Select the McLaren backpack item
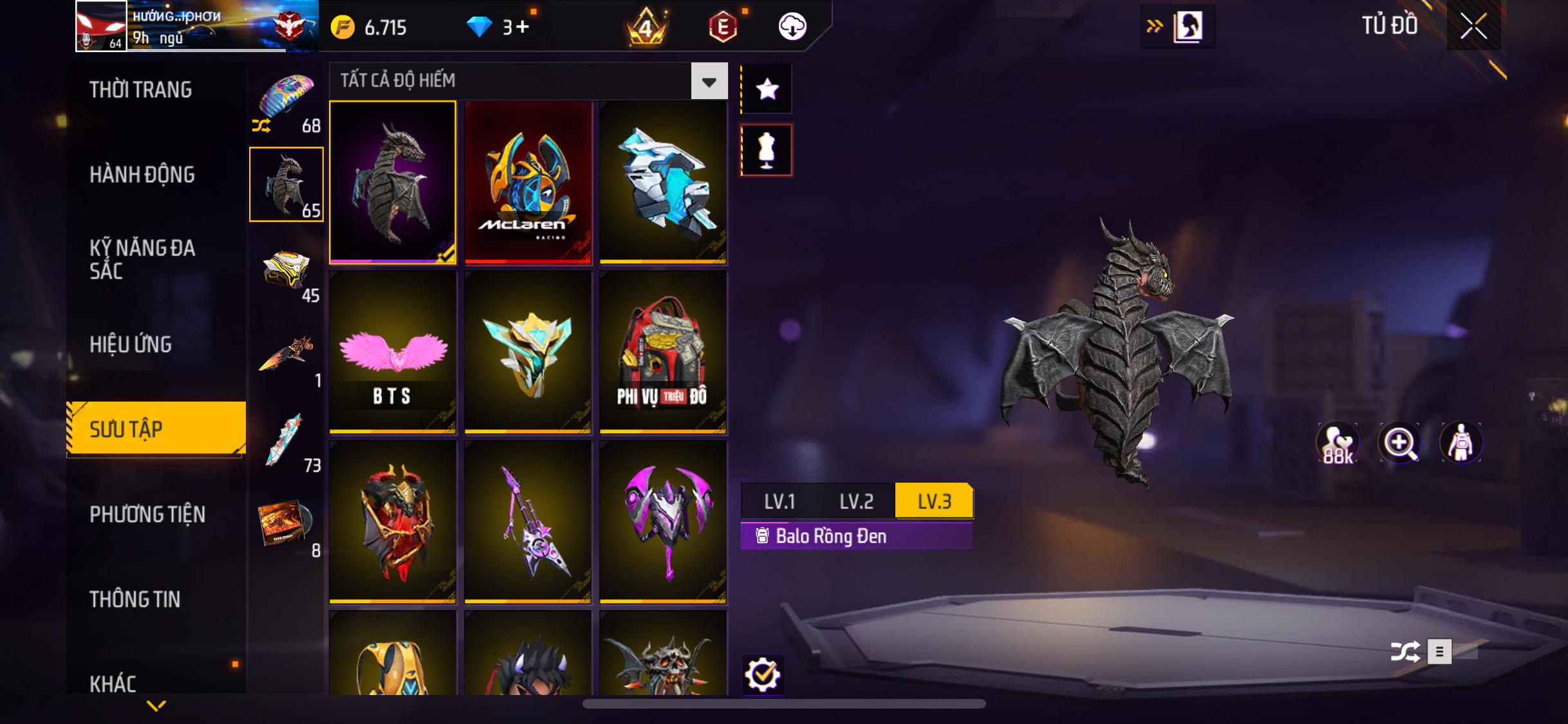The image size is (1568, 724). (x=528, y=182)
